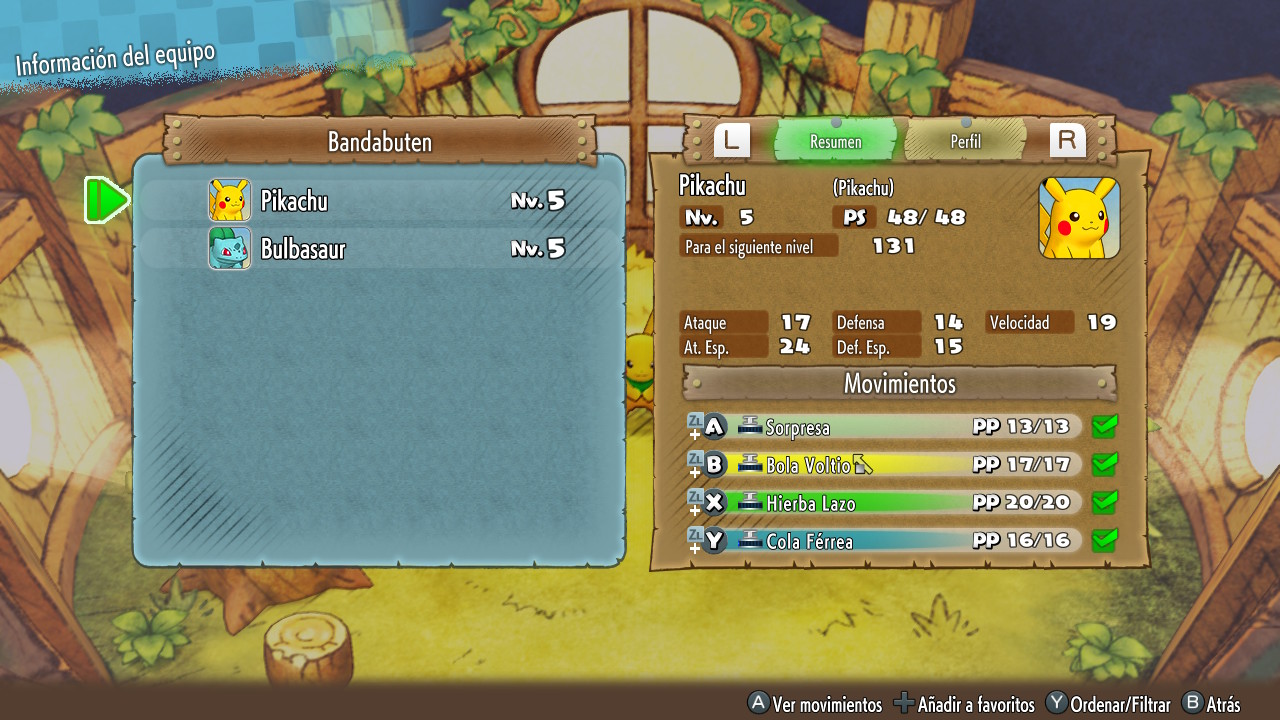Select Bulbasaur in the team list

tap(380, 249)
